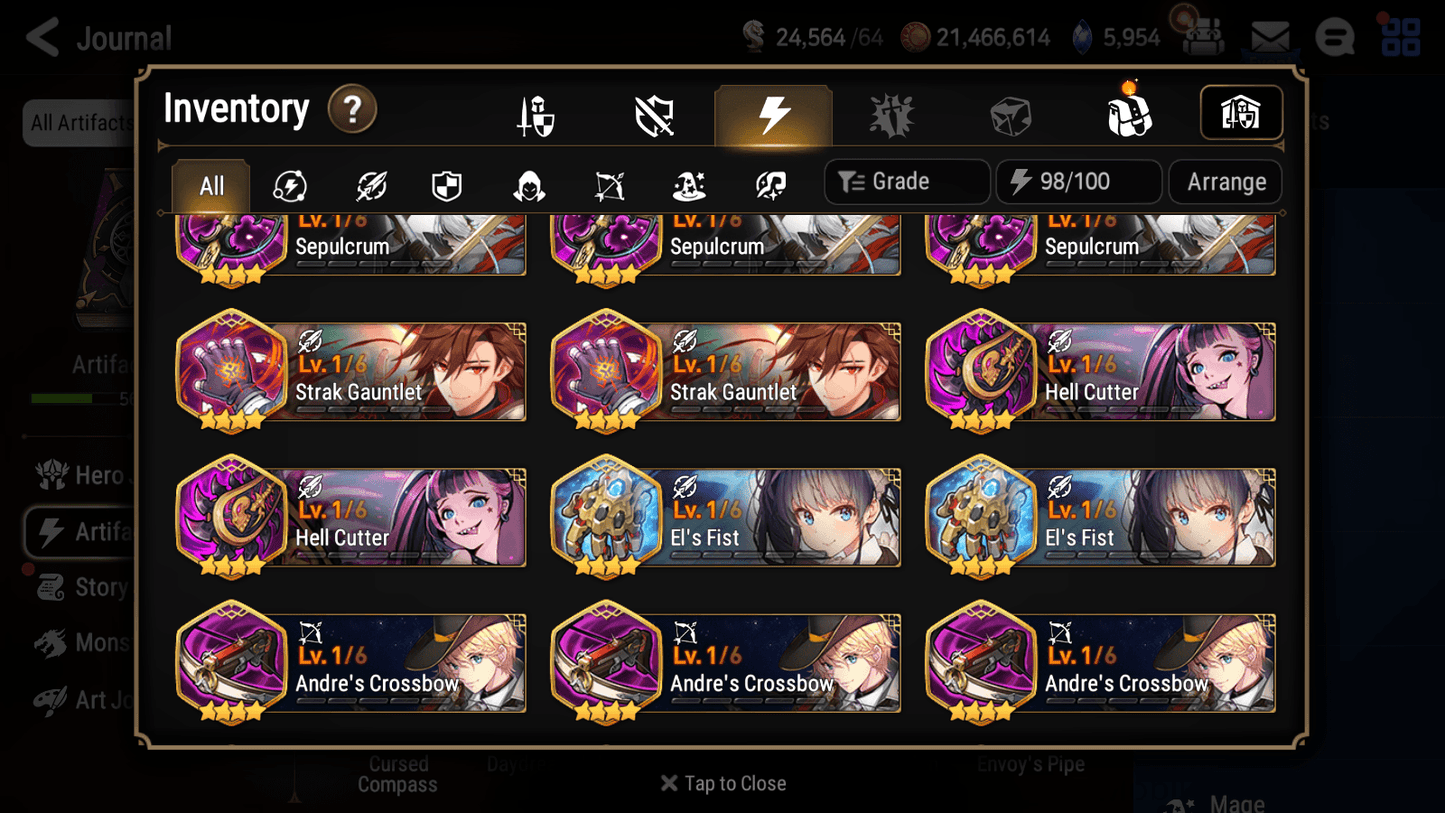Screen dimensions: 1445x813
Task: Select the All filter tab
Action: [x=209, y=185]
